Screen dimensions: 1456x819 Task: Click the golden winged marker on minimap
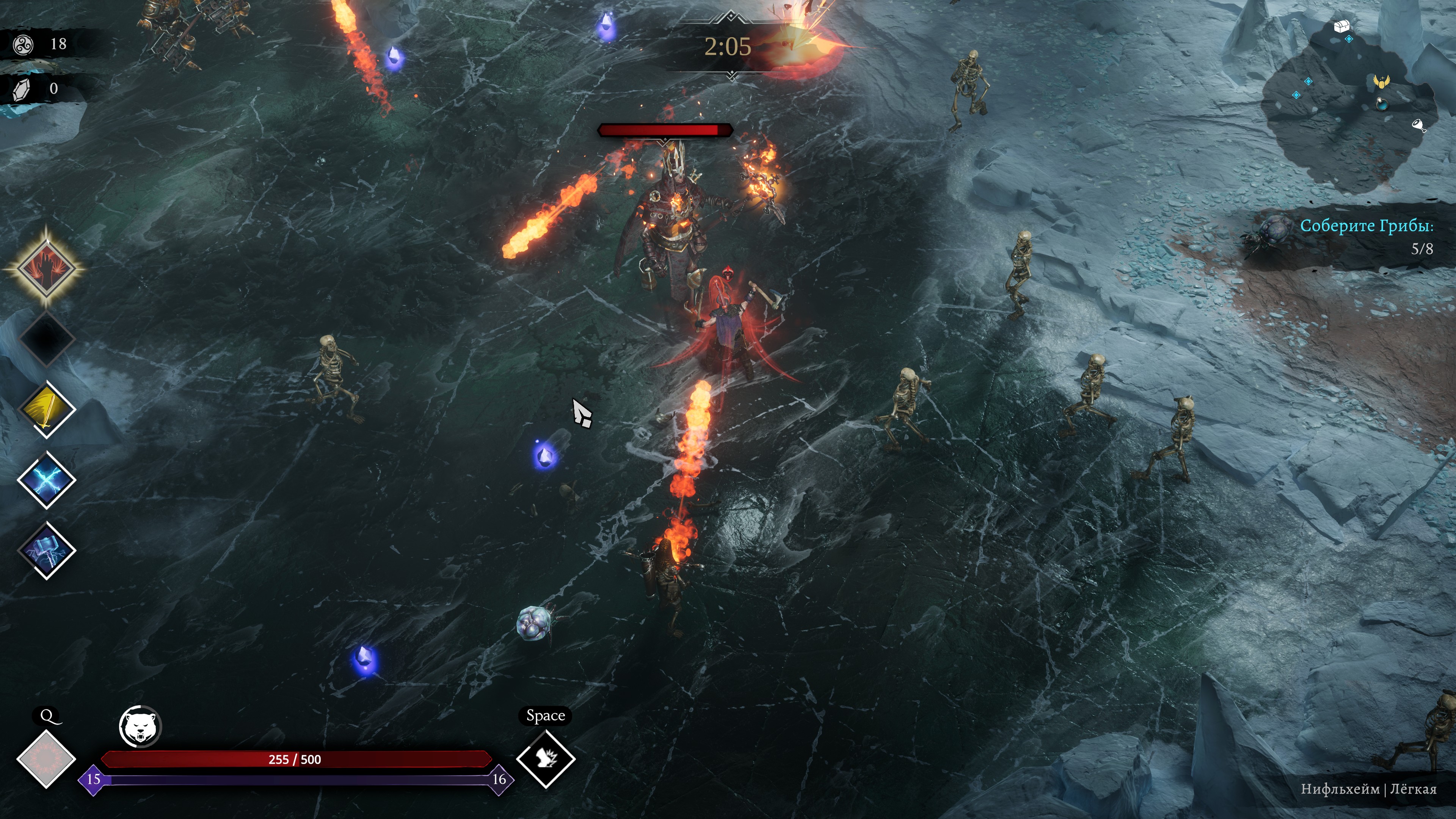click(1381, 82)
